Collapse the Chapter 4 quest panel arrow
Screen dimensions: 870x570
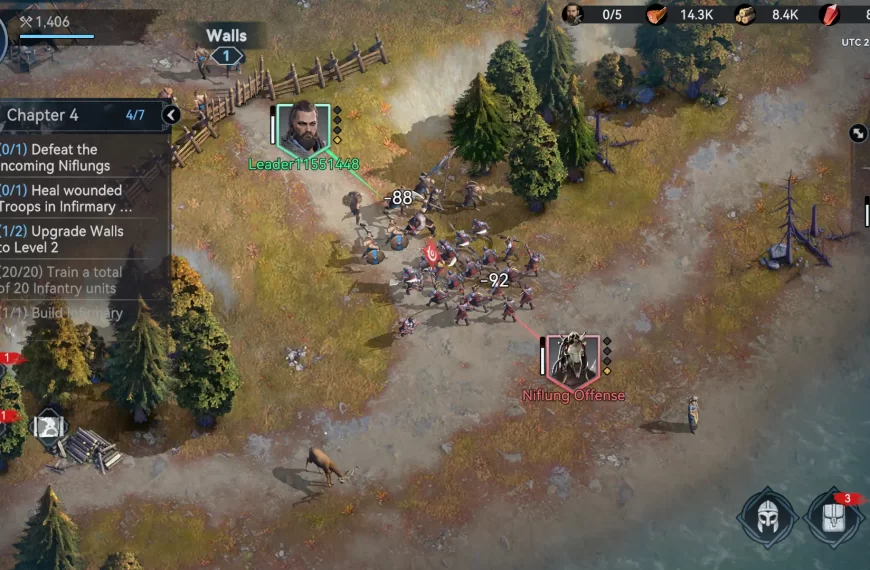171,115
